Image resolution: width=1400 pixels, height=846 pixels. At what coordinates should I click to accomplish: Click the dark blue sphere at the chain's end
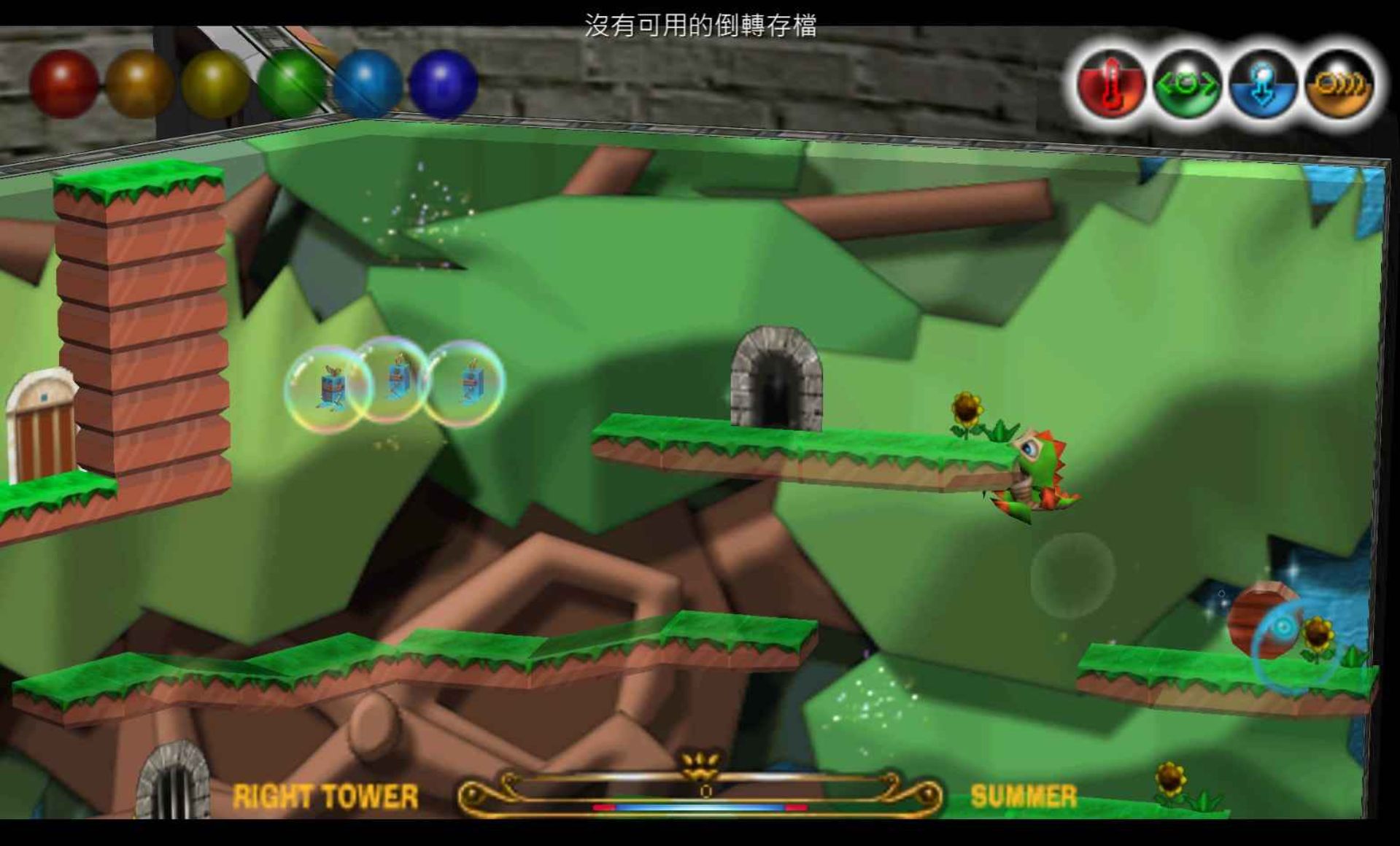pyautogui.click(x=443, y=82)
